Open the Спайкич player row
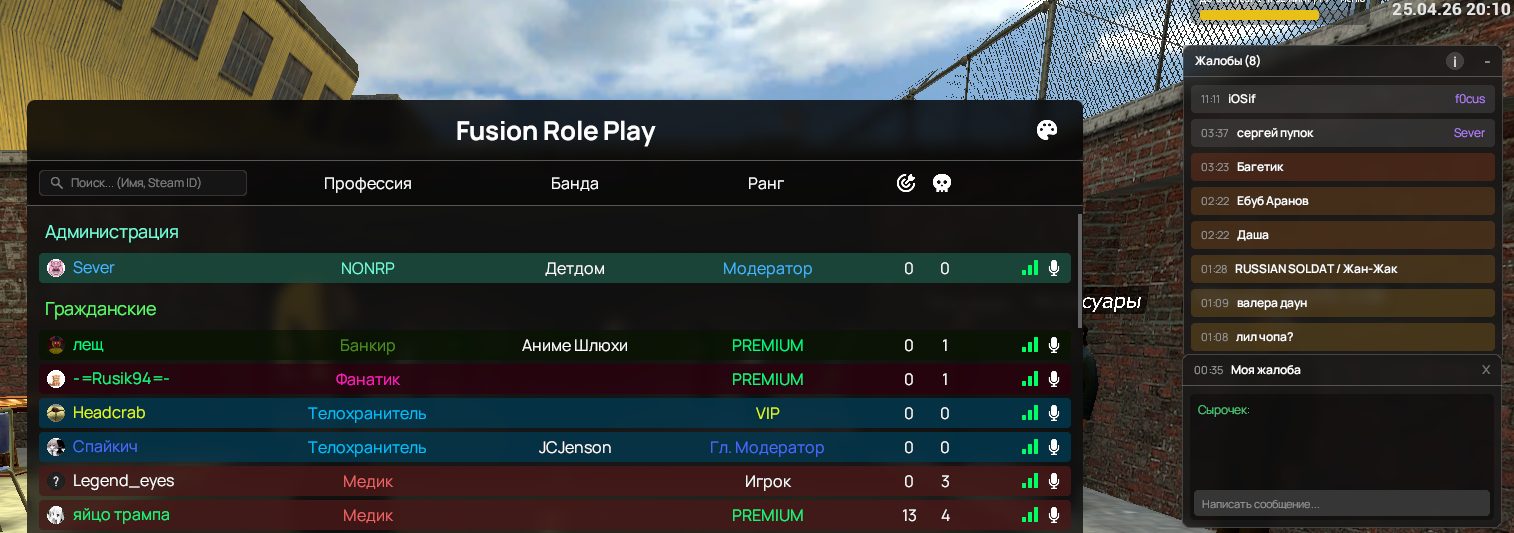The width and height of the screenshot is (1514, 533). point(105,447)
